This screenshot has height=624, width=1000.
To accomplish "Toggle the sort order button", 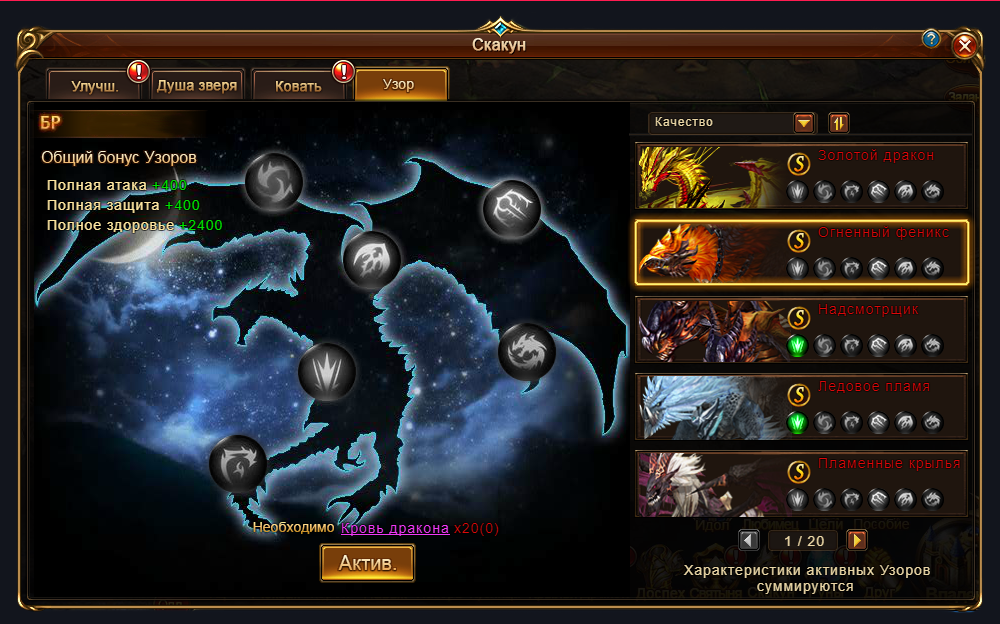I will point(839,123).
